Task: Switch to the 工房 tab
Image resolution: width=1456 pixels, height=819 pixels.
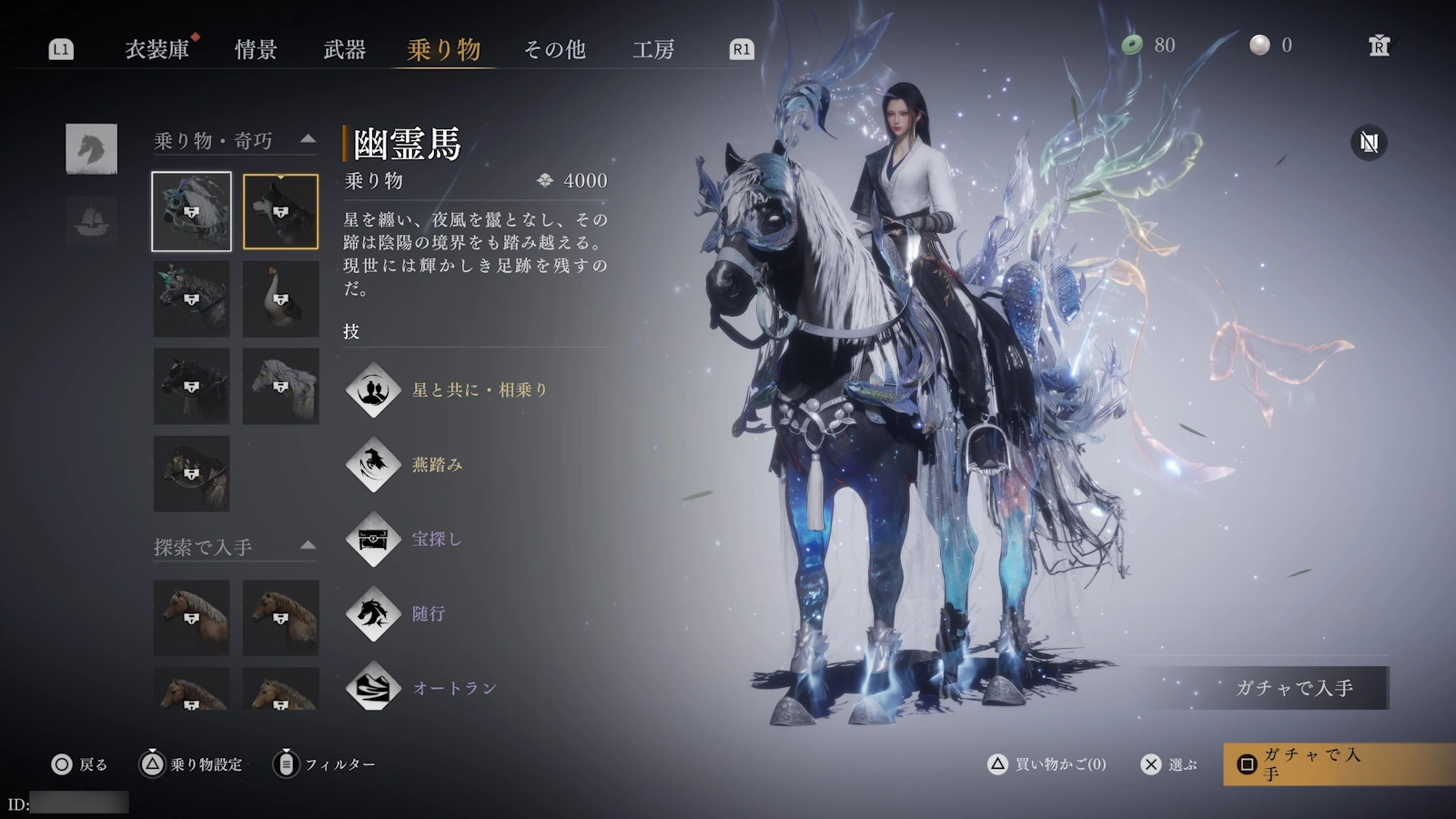Action: pyautogui.click(x=652, y=51)
